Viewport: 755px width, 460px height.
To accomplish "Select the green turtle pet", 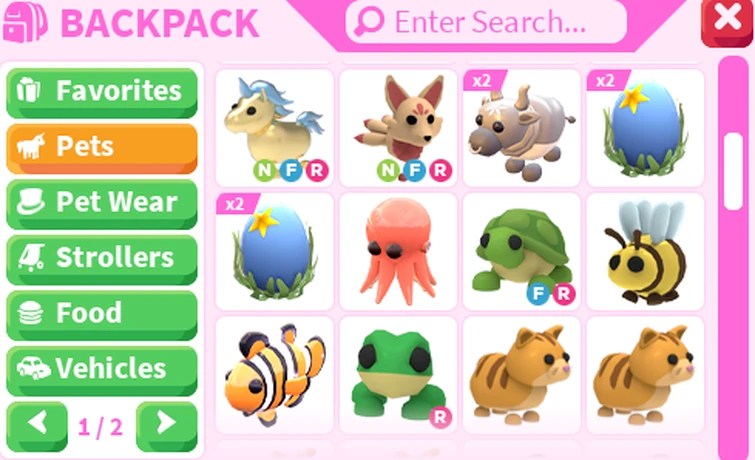I will coord(521,251).
